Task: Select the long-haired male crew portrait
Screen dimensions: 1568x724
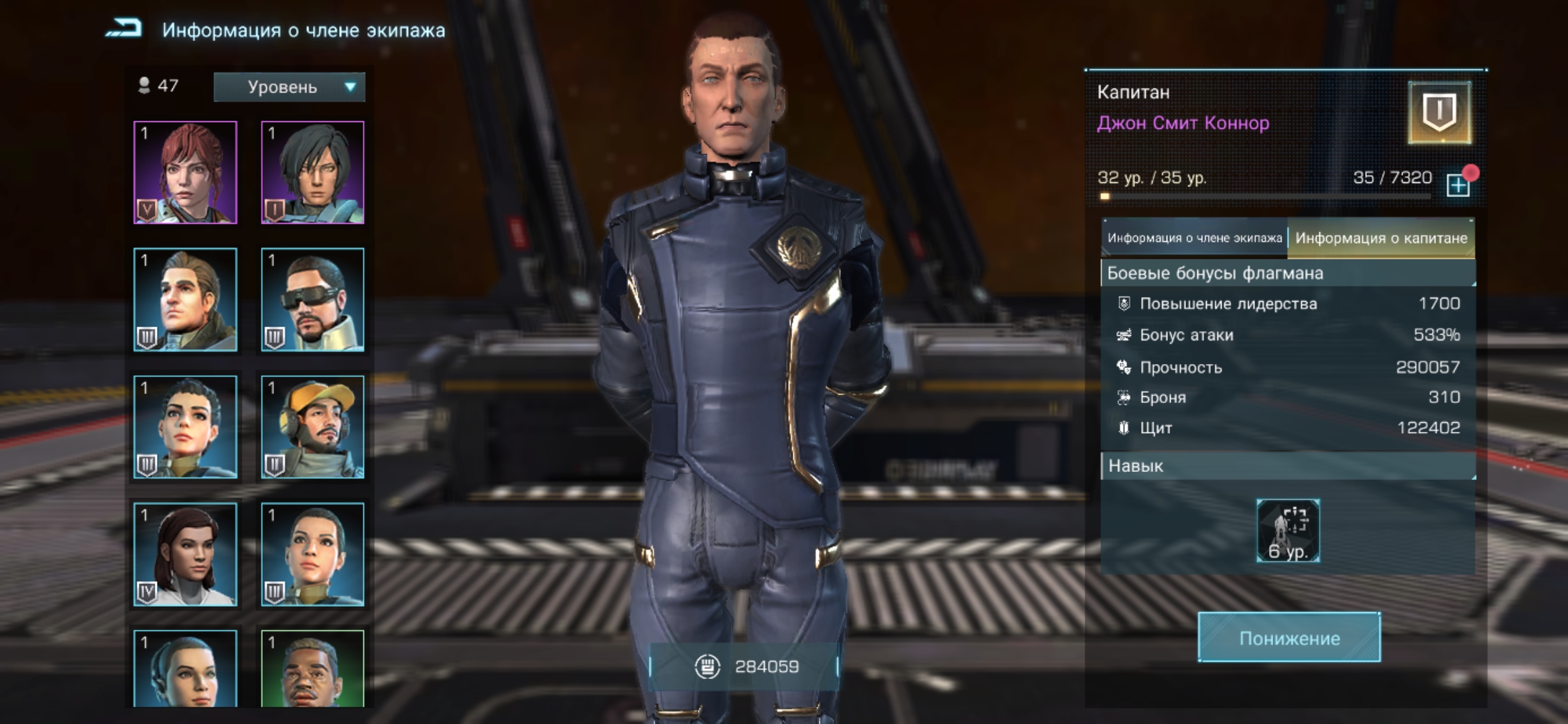Action: (x=186, y=300)
